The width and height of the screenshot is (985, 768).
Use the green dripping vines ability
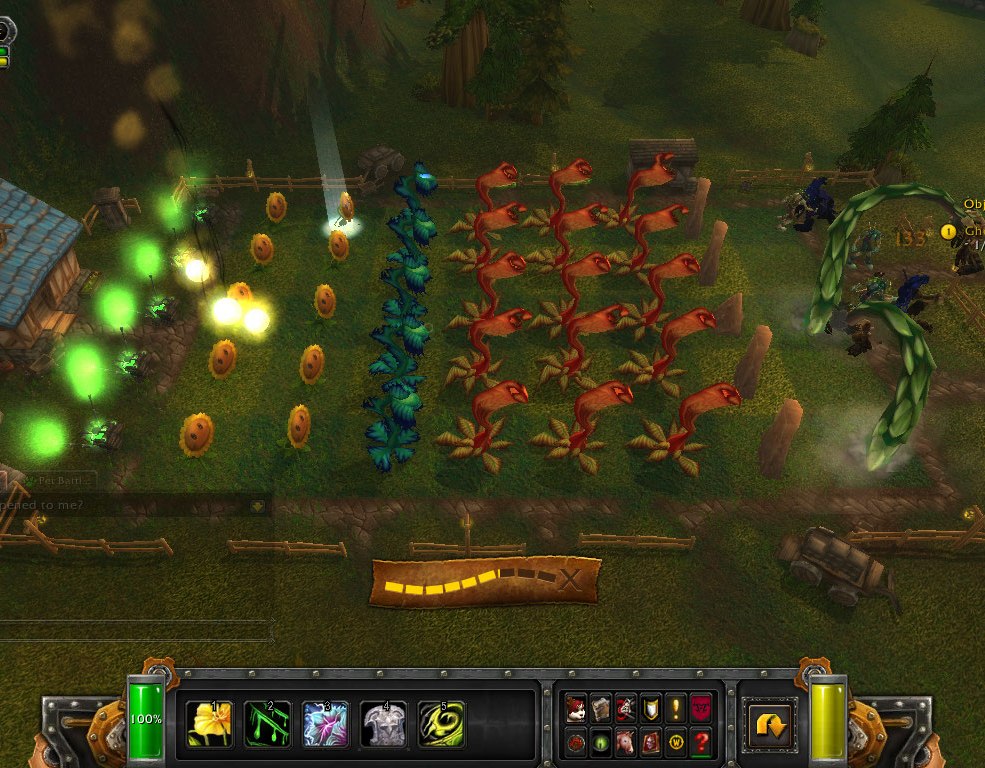[267, 723]
